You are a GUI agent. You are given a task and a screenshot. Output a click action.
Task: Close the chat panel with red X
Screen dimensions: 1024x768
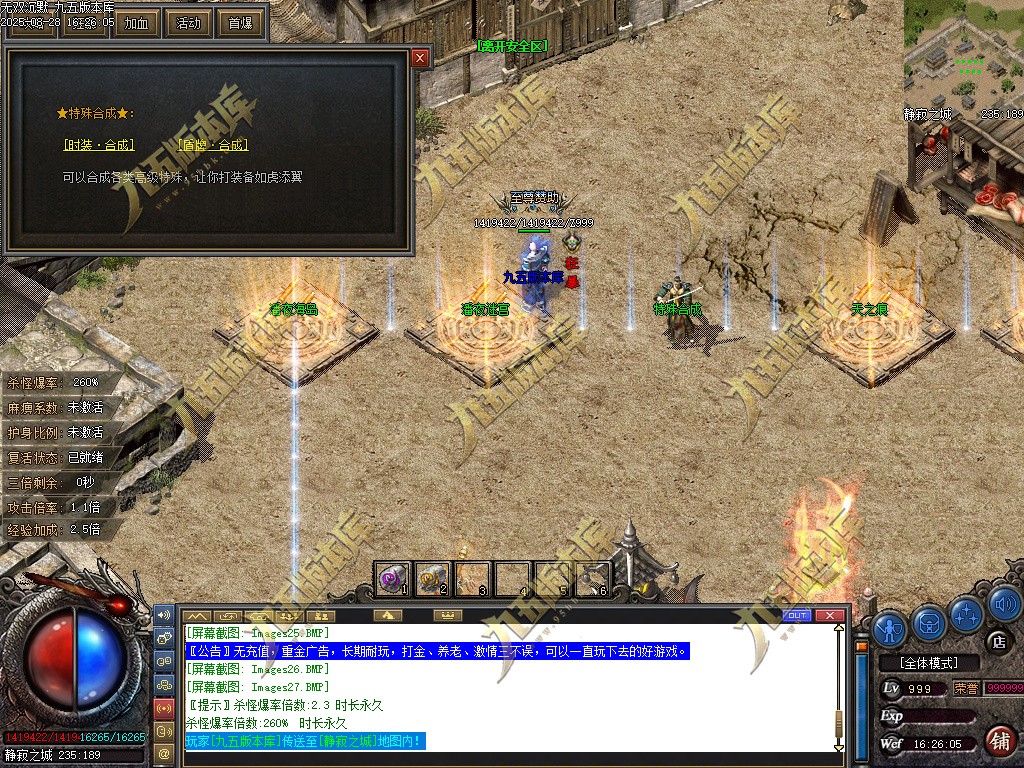click(828, 615)
